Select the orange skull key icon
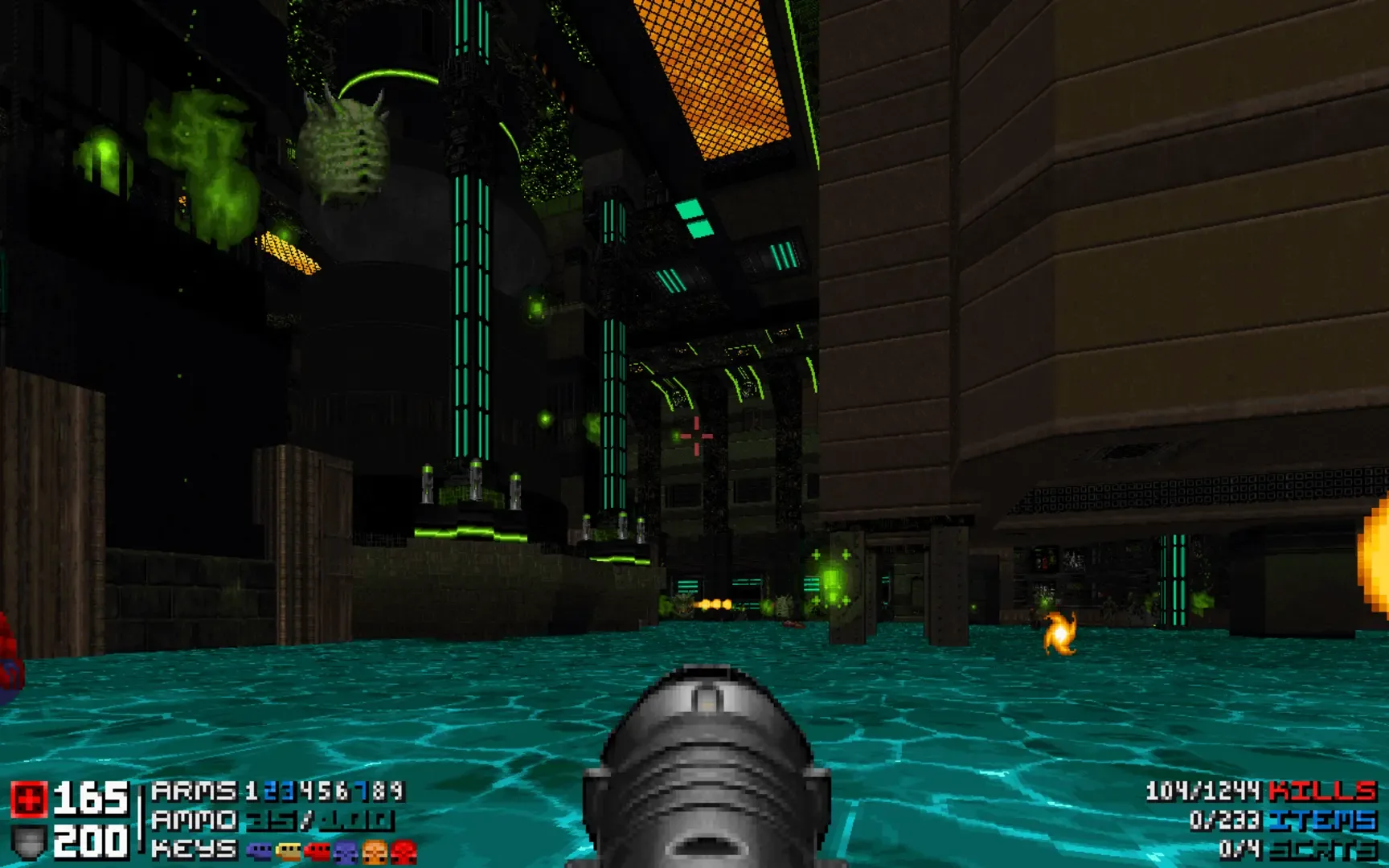Image resolution: width=1389 pixels, height=868 pixels. click(x=375, y=850)
